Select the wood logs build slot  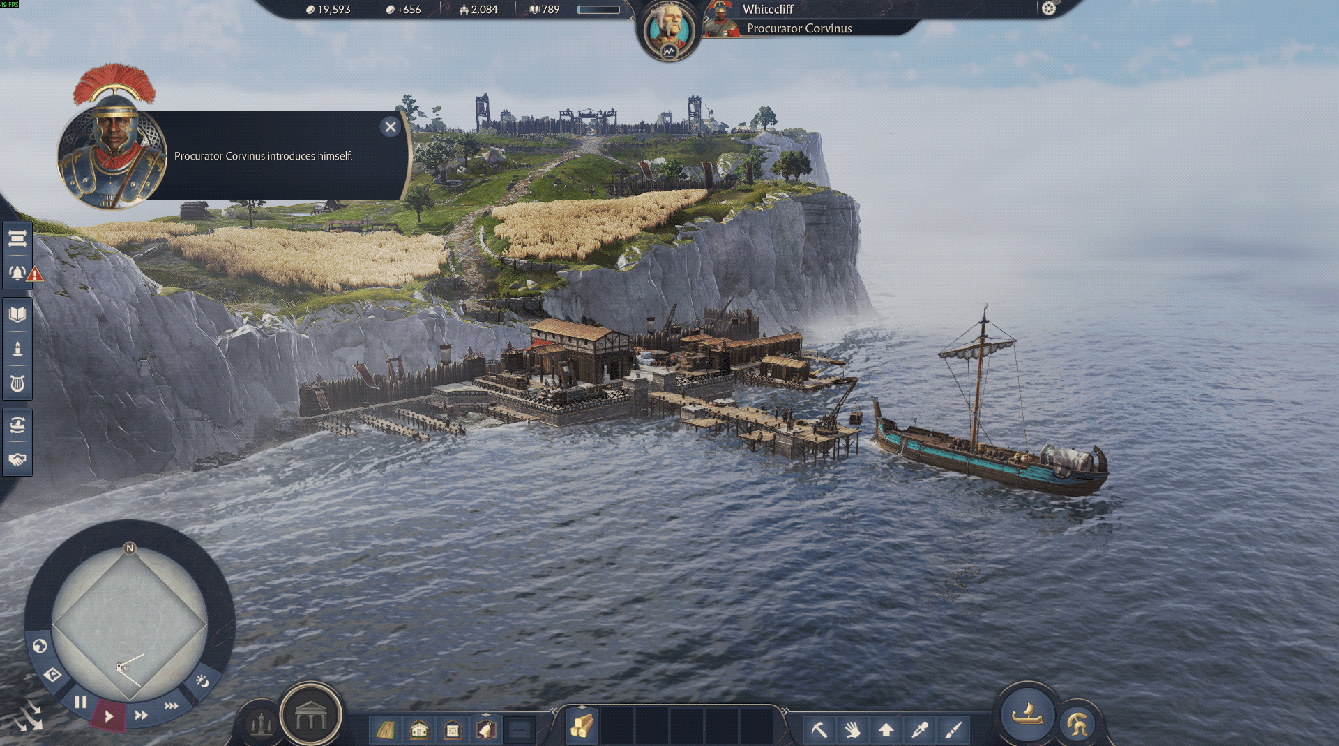(582, 727)
